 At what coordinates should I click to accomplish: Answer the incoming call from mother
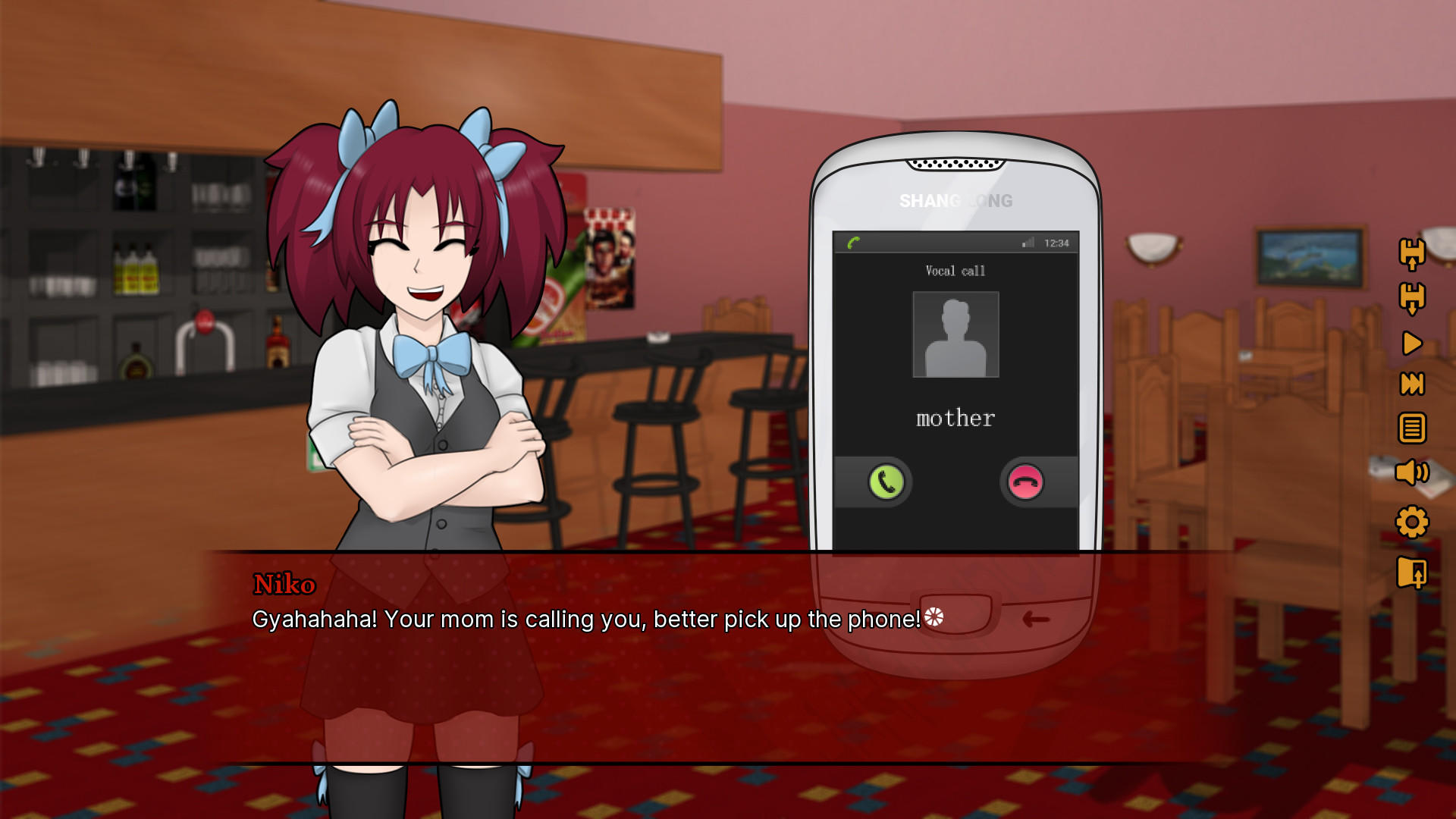tap(884, 482)
